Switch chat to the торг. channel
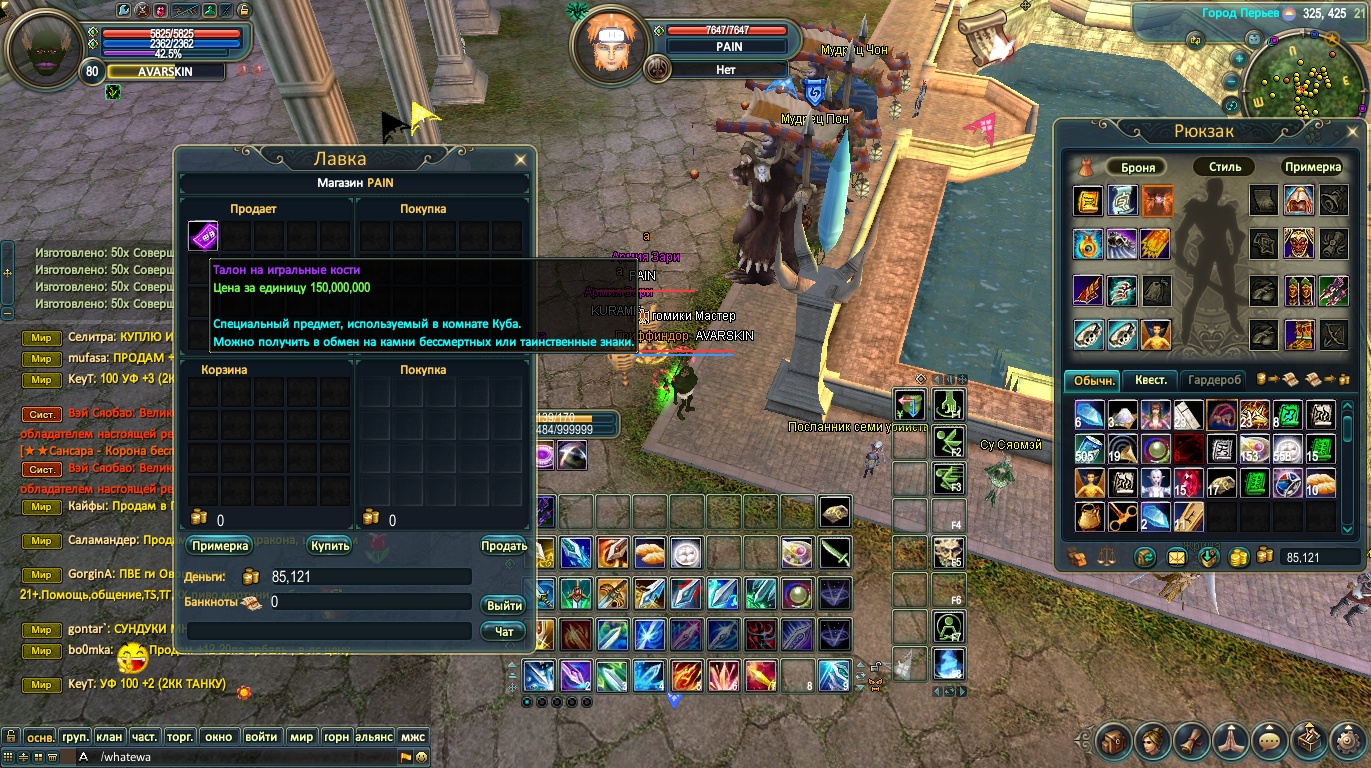The height and width of the screenshot is (768, 1371). pyautogui.click(x=180, y=737)
